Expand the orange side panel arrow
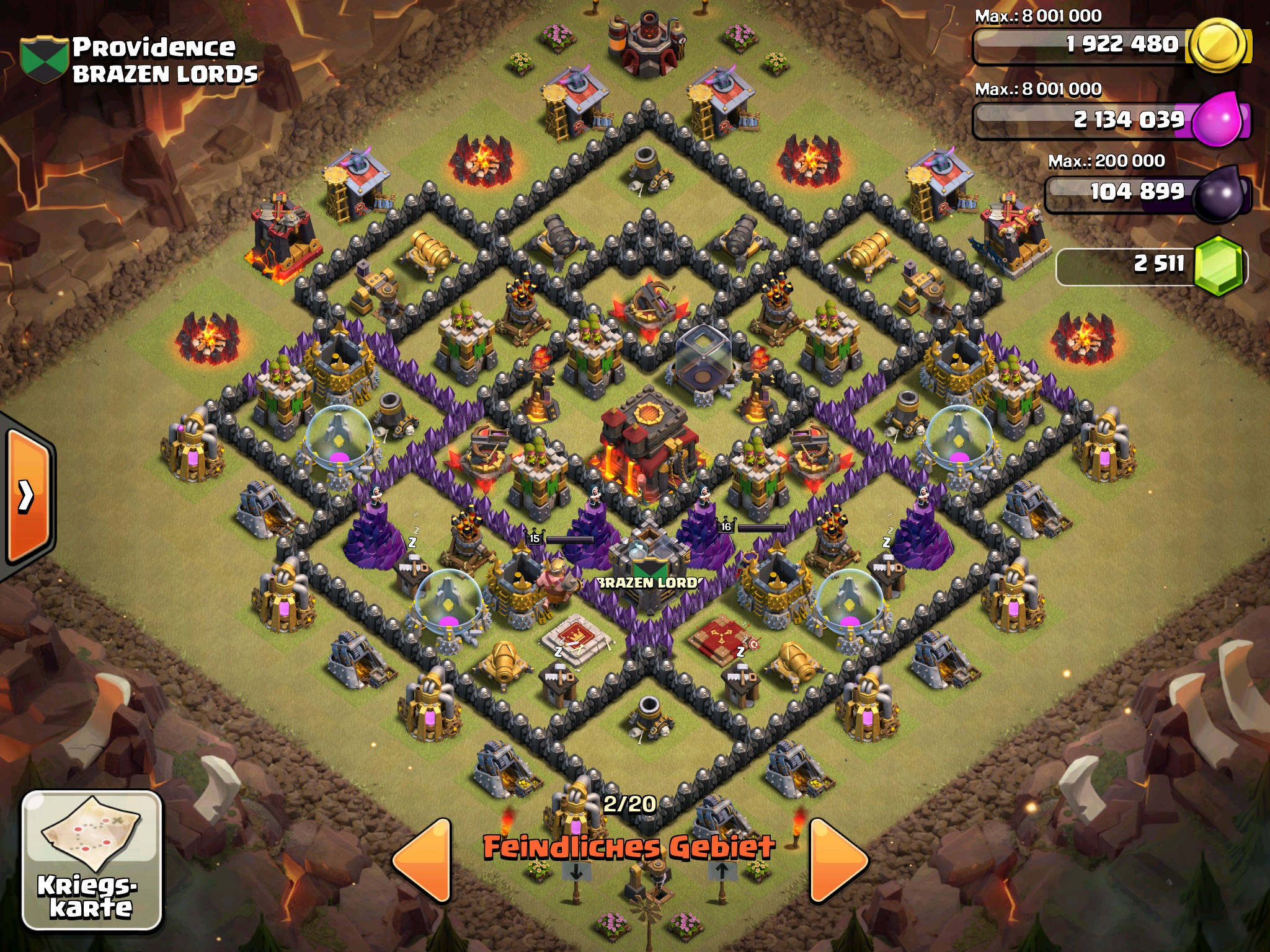Viewport: 1270px width, 952px height. 27,496
